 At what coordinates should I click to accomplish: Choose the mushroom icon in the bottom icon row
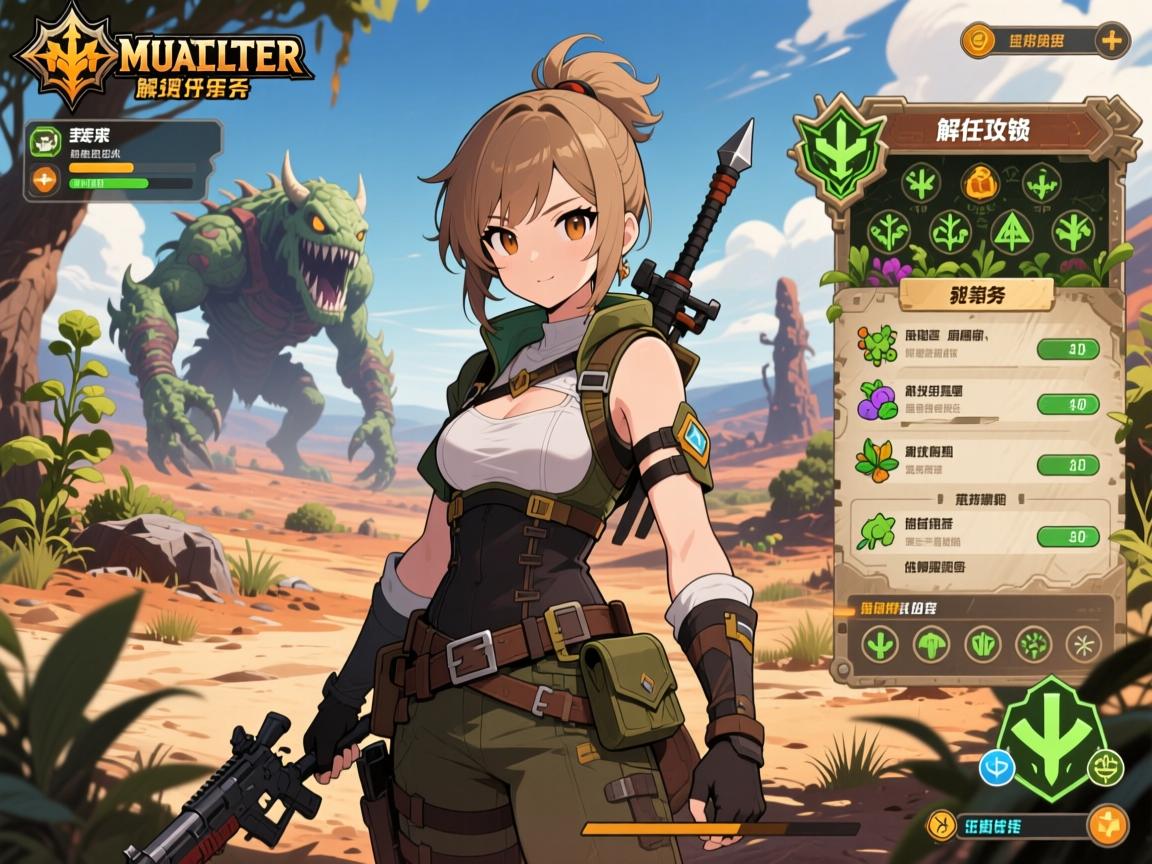point(931,643)
